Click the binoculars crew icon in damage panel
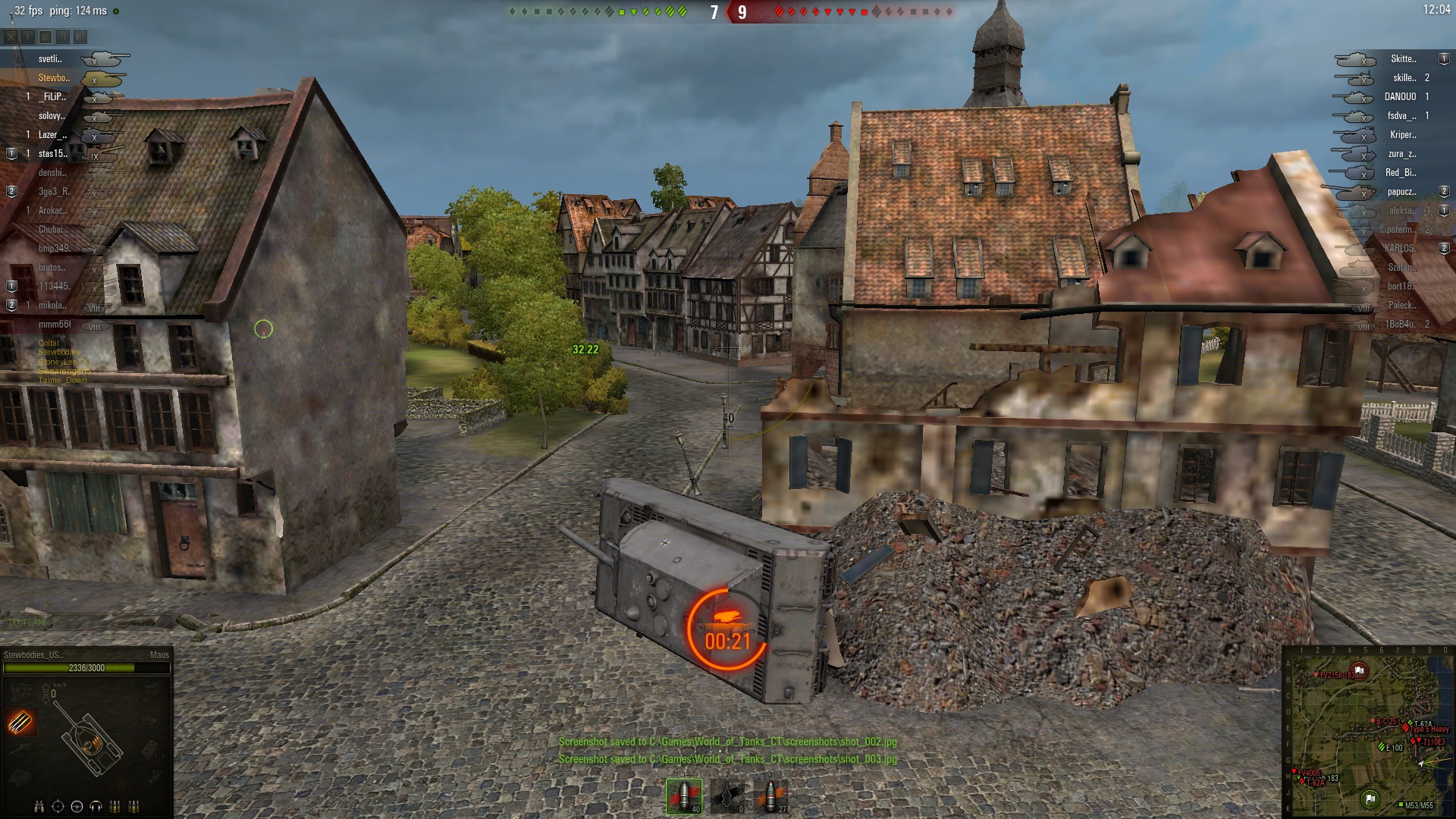This screenshot has width=1456, height=819. tap(39, 806)
